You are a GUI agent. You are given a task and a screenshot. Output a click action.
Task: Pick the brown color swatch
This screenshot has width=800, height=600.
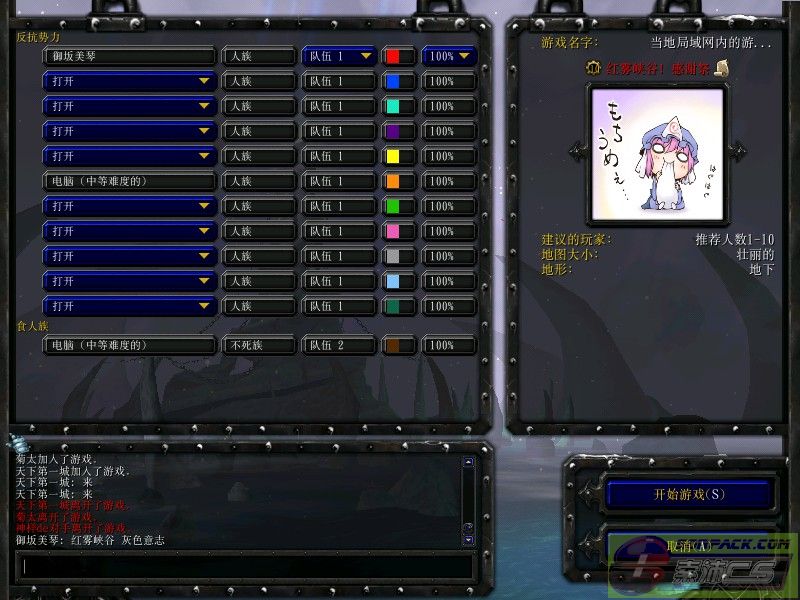394,345
